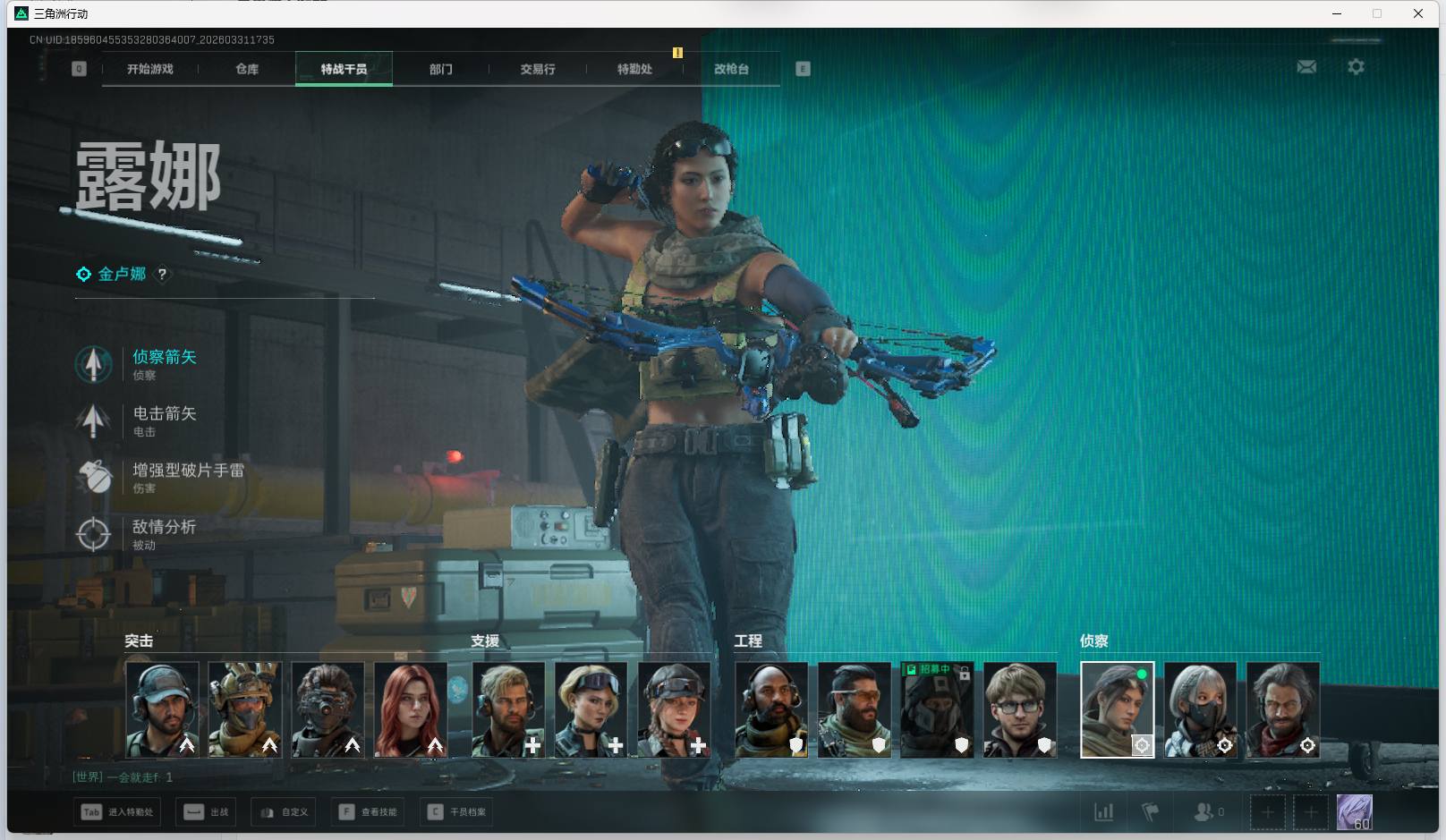Viewport: 1446px width, 840px height.
Task: Select the glasses-wearing engineer operator portrait
Action: pyautogui.click(x=1019, y=709)
